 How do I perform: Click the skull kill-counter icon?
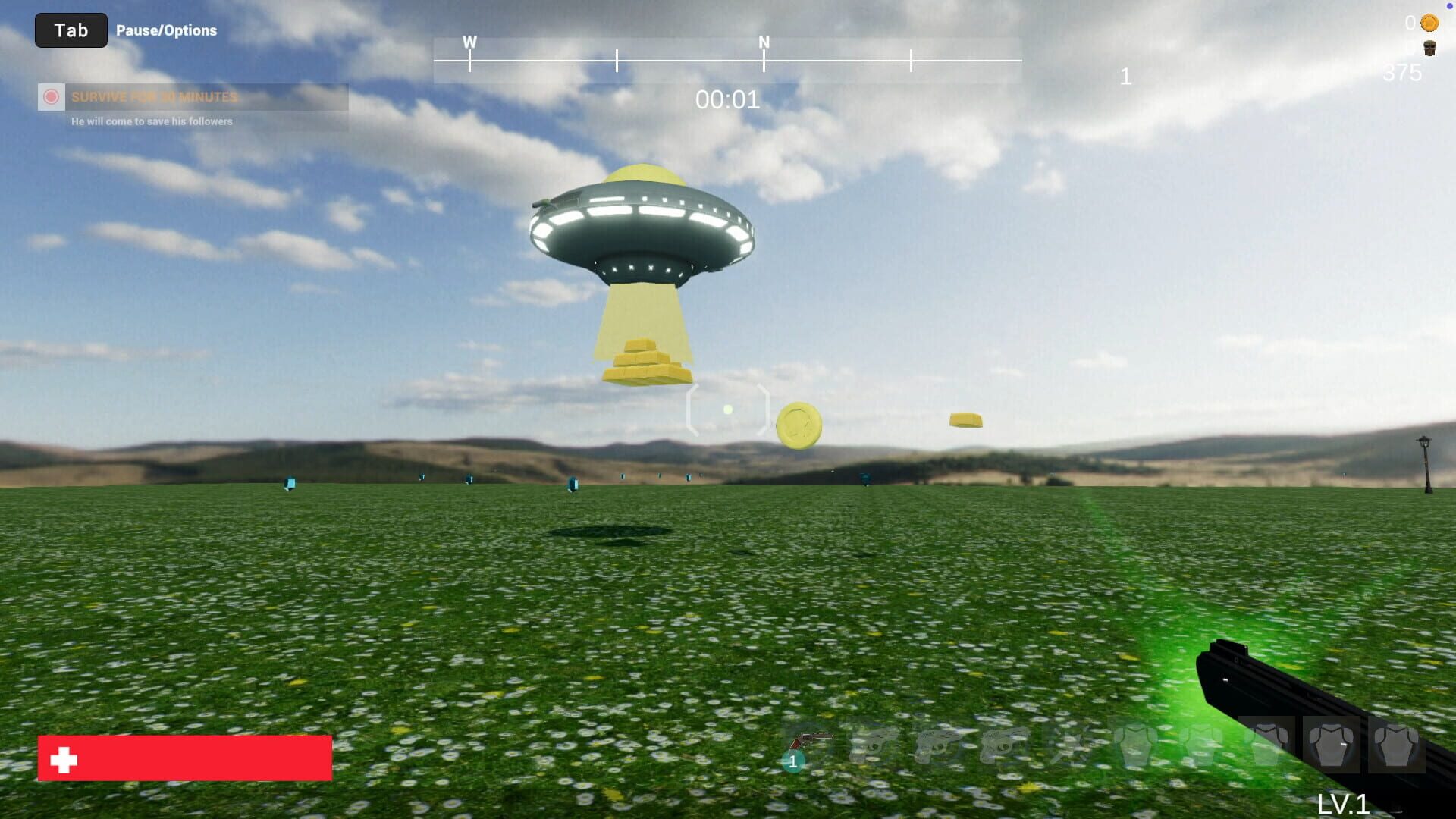tap(1429, 49)
